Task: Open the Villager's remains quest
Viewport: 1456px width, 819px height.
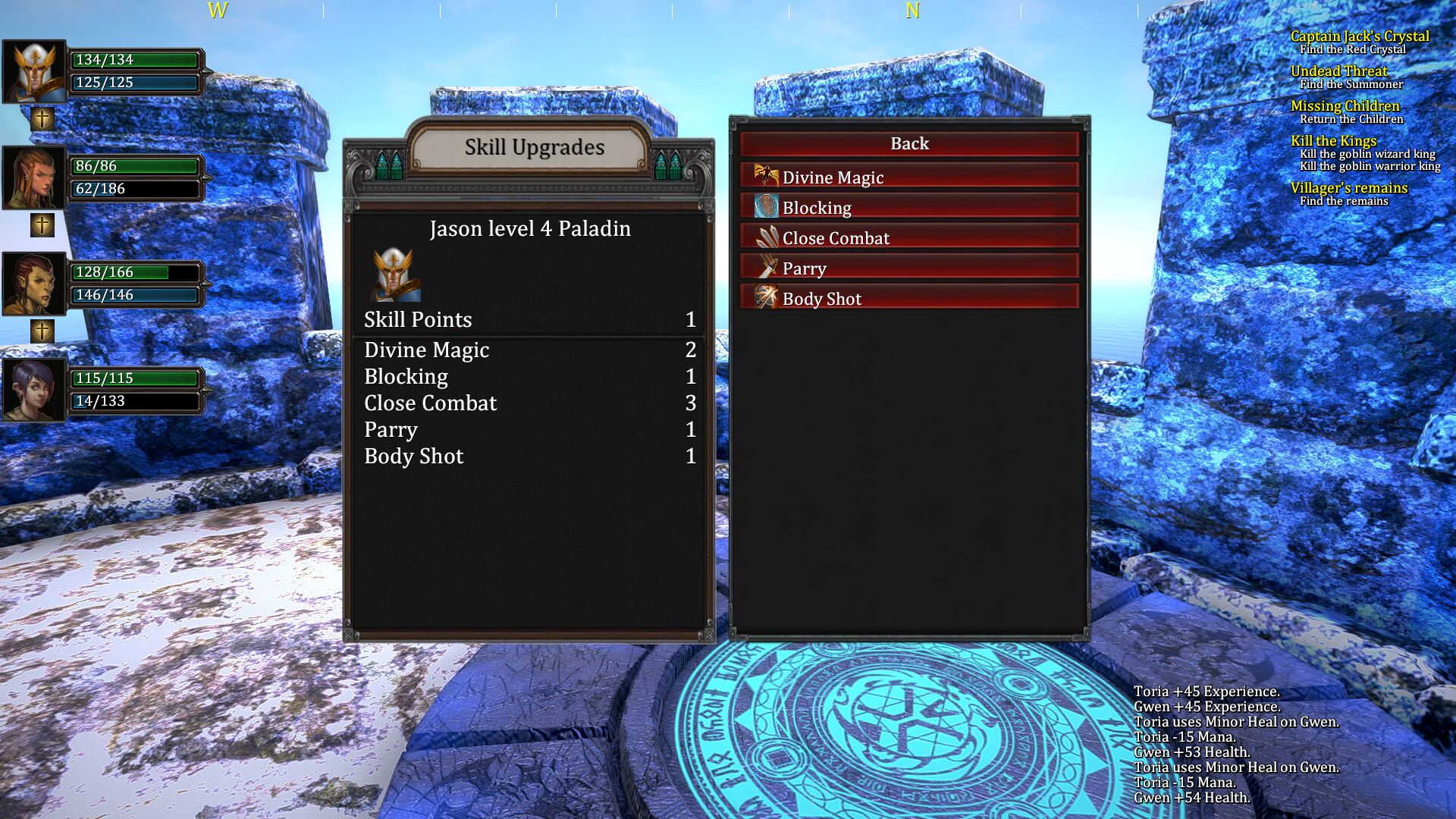Action: click(x=1349, y=188)
